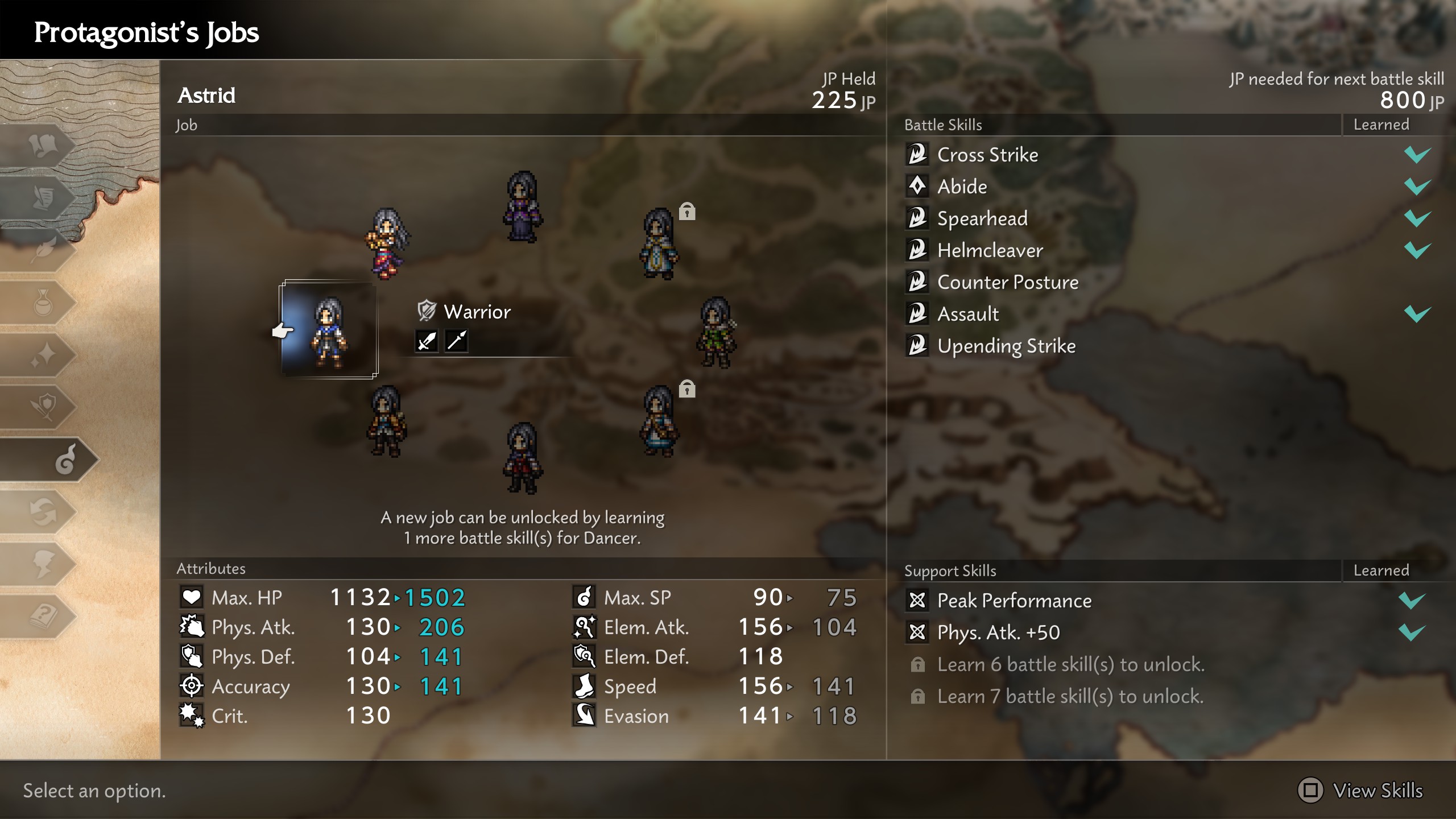Pick the purple-robed job sprite
The image size is (1456, 819).
[x=522, y=207]
